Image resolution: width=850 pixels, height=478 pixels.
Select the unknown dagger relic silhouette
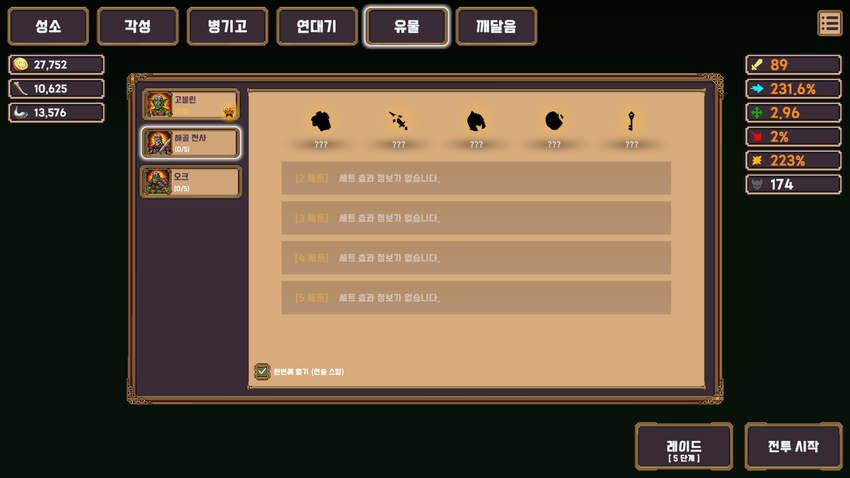click(398, 122)
